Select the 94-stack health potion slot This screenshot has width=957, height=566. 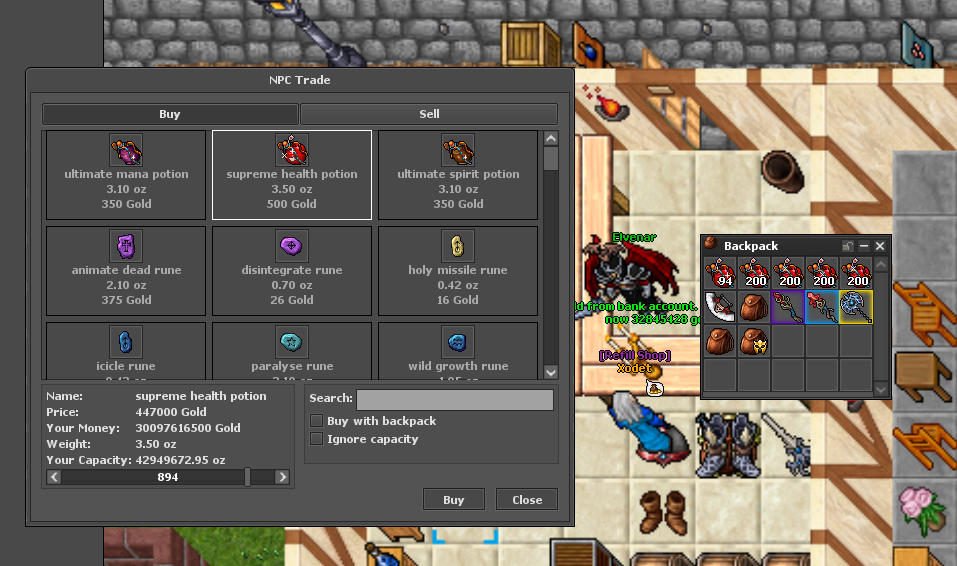pyautogui.click(x=720, y=273)
